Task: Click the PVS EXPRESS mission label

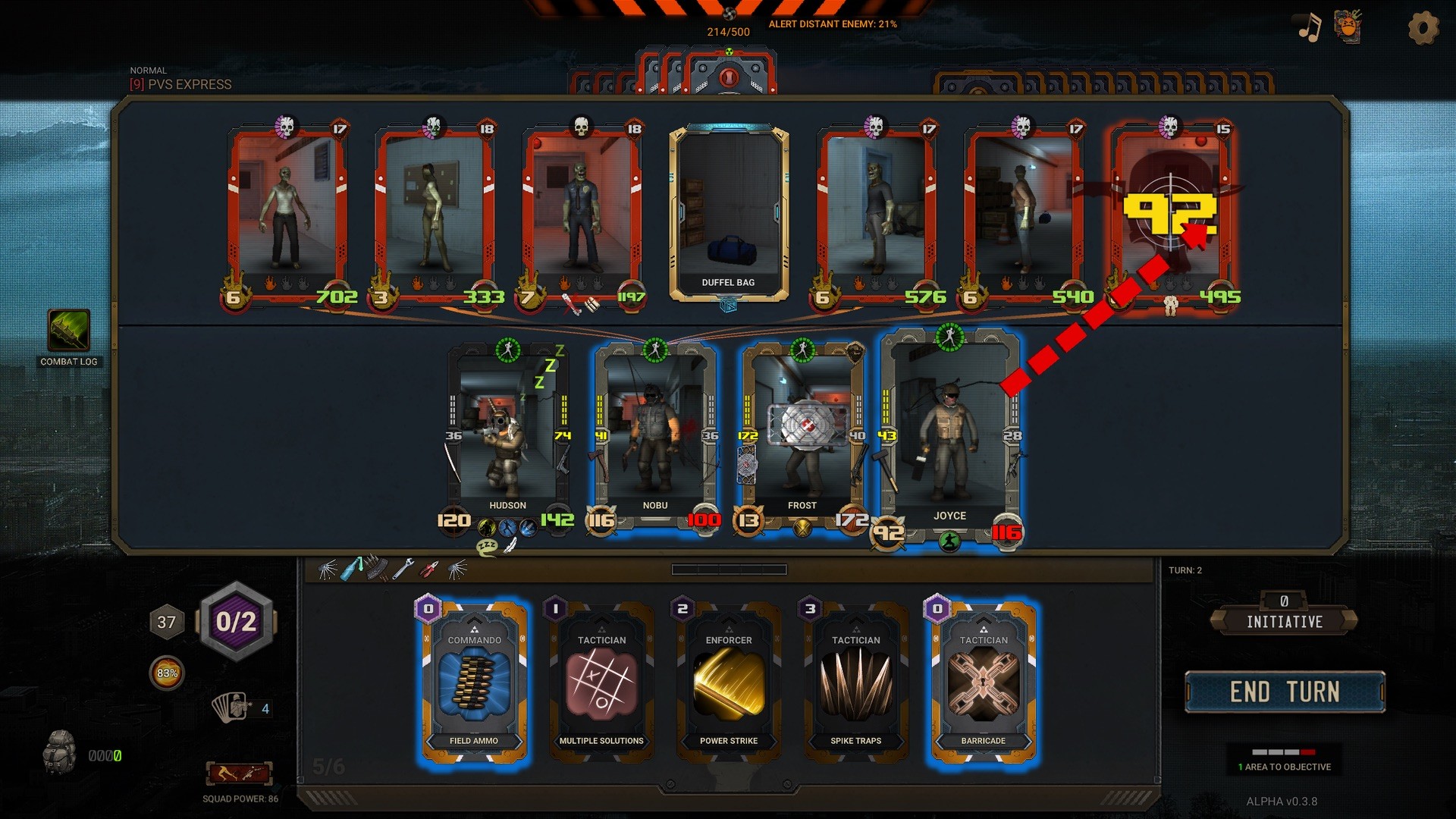Action: pos(180,84)
